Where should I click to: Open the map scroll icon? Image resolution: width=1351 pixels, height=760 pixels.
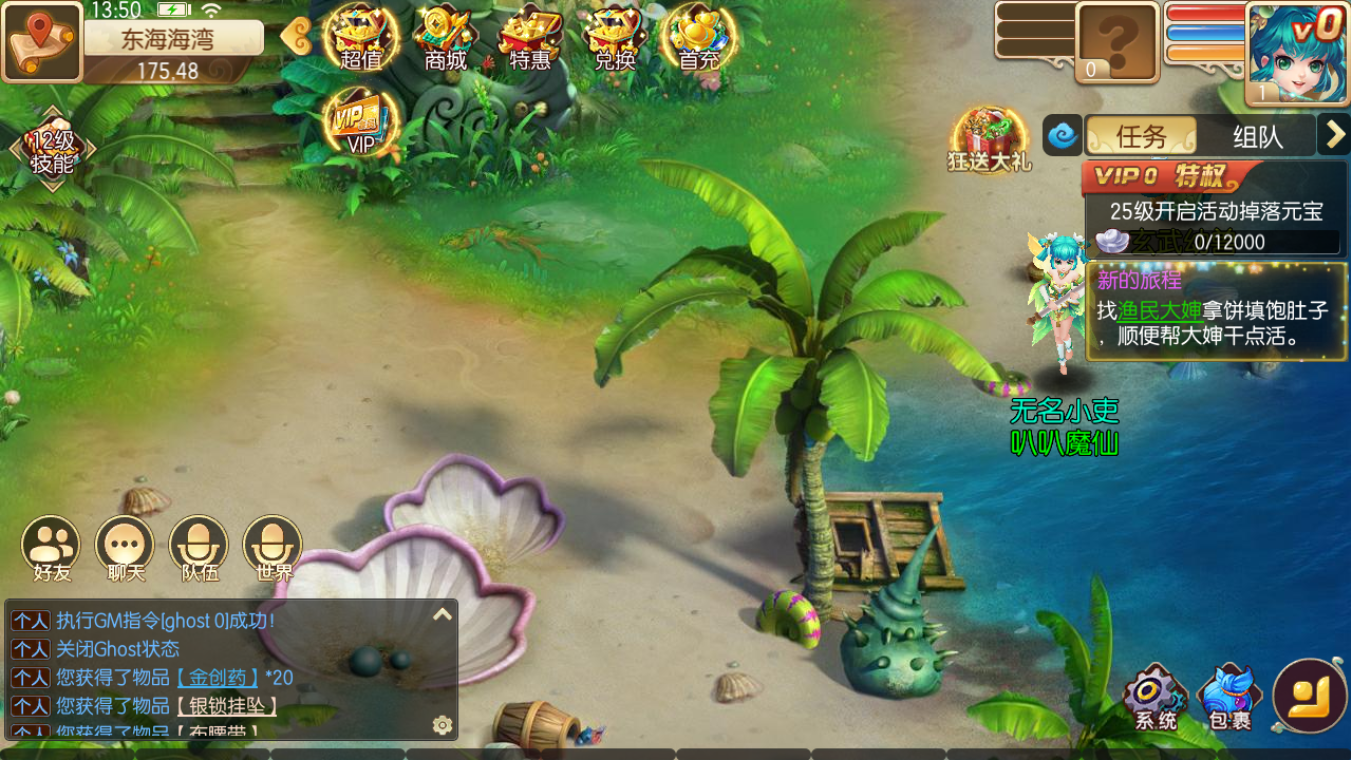(42, 41)
